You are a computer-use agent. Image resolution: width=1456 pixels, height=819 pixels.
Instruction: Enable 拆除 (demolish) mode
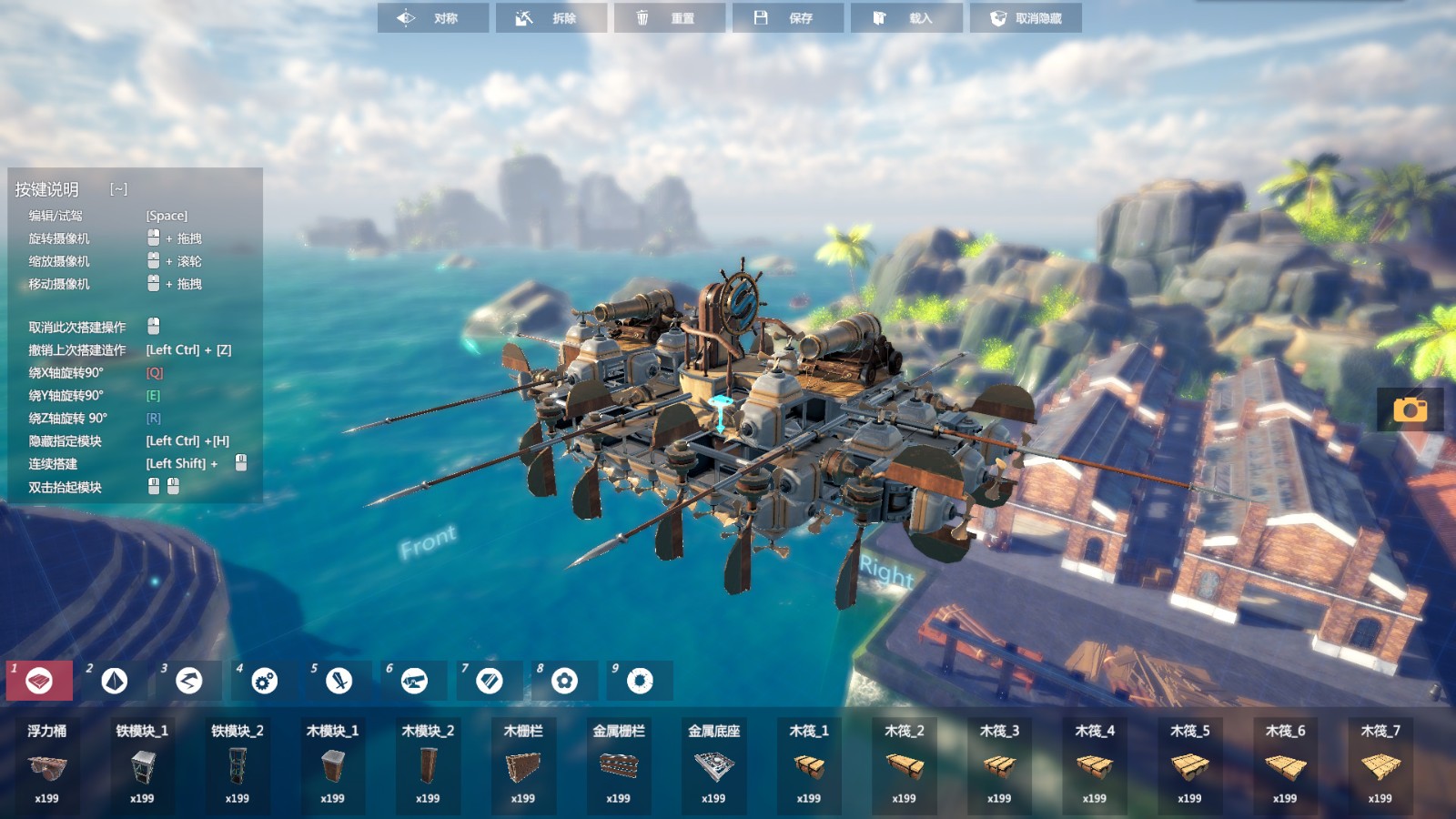pyautogui.click(x=551, y=17)
